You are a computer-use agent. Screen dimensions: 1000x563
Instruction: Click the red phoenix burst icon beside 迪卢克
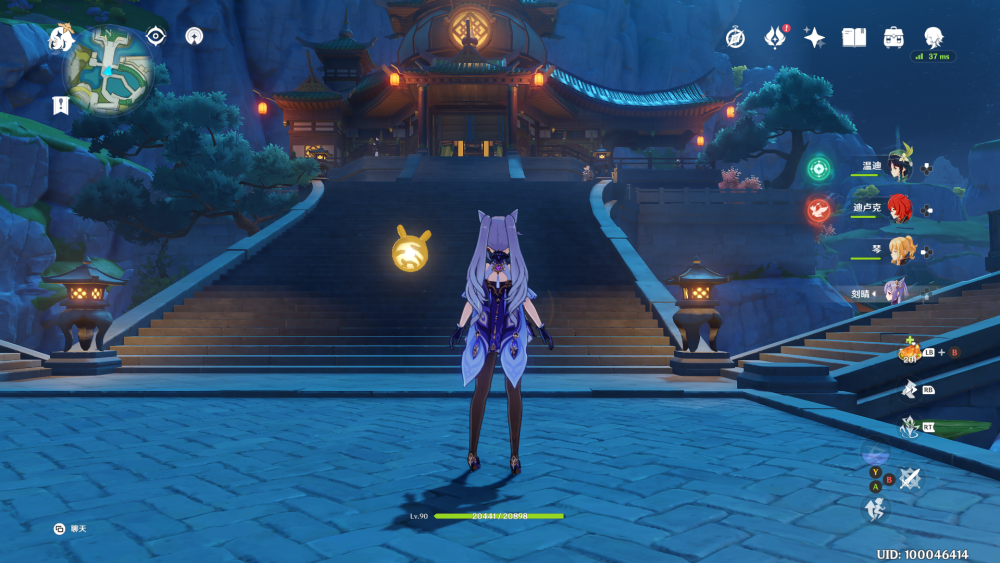pos(819,210)
